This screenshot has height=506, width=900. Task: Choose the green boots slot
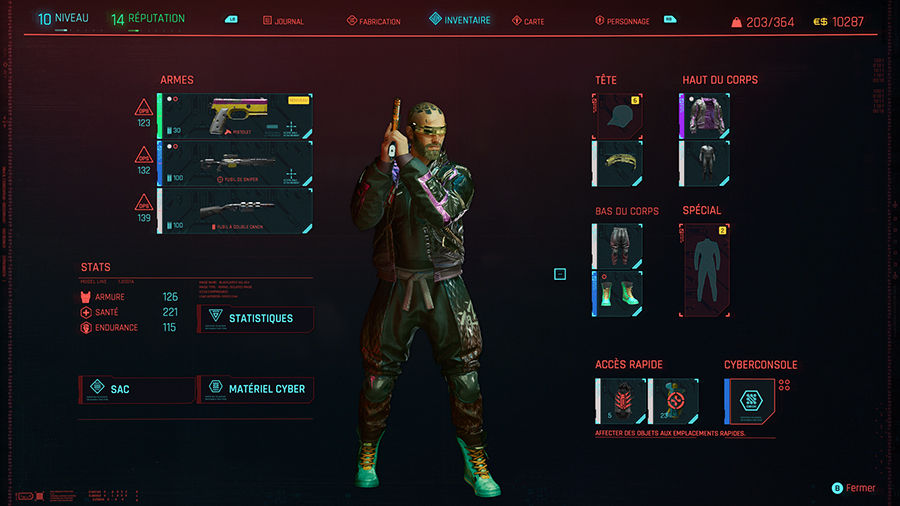(x=618, y=292)
